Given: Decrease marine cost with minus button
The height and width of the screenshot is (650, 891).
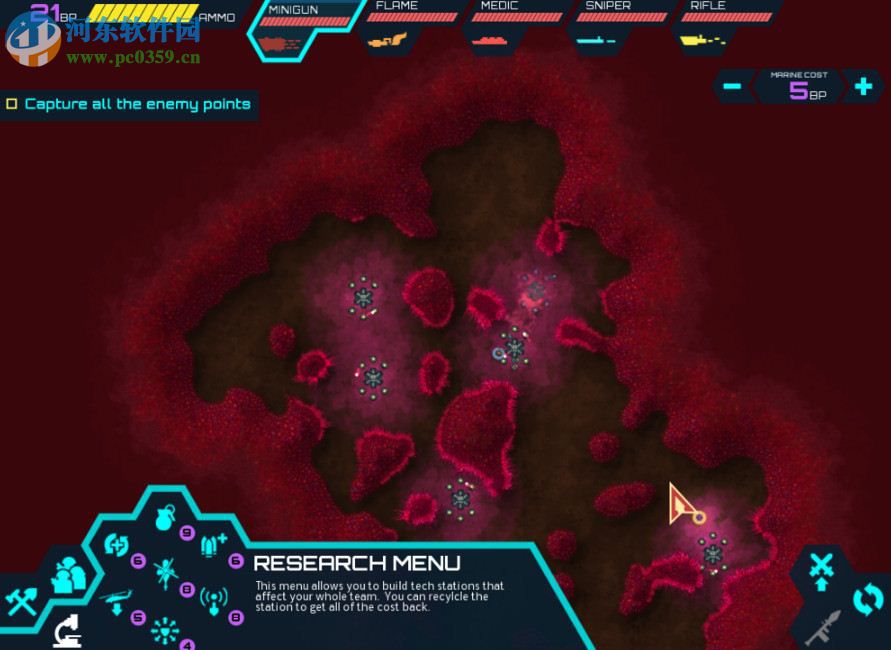Looking at the screenshot, I should (732, 86).
